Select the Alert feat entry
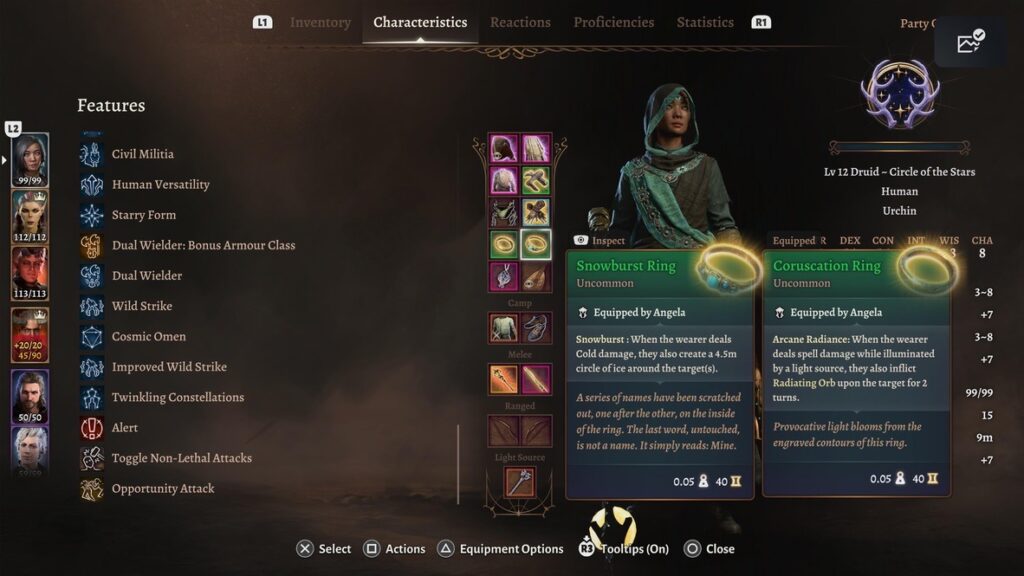This screenshot has height=576, width=1024. [124, 427]
